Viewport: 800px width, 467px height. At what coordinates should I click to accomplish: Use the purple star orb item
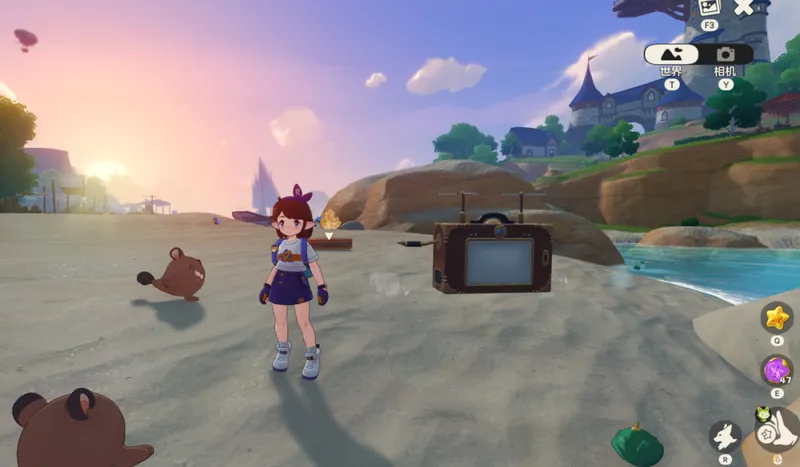pyautogui.click(x=777, y=370)
